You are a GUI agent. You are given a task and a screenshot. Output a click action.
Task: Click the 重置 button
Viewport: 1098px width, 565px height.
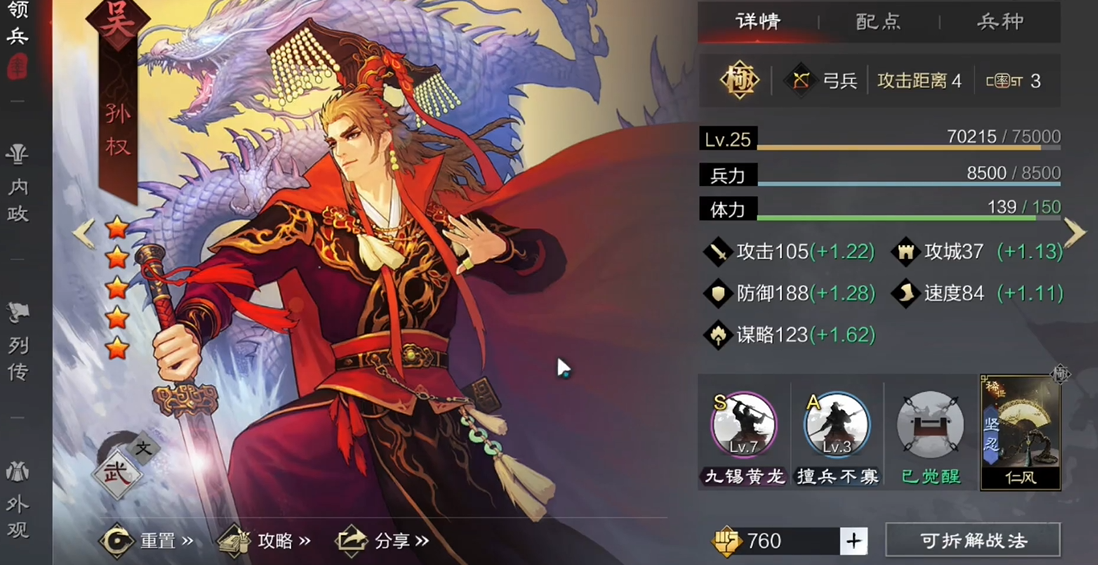click(x=146, y=541)
